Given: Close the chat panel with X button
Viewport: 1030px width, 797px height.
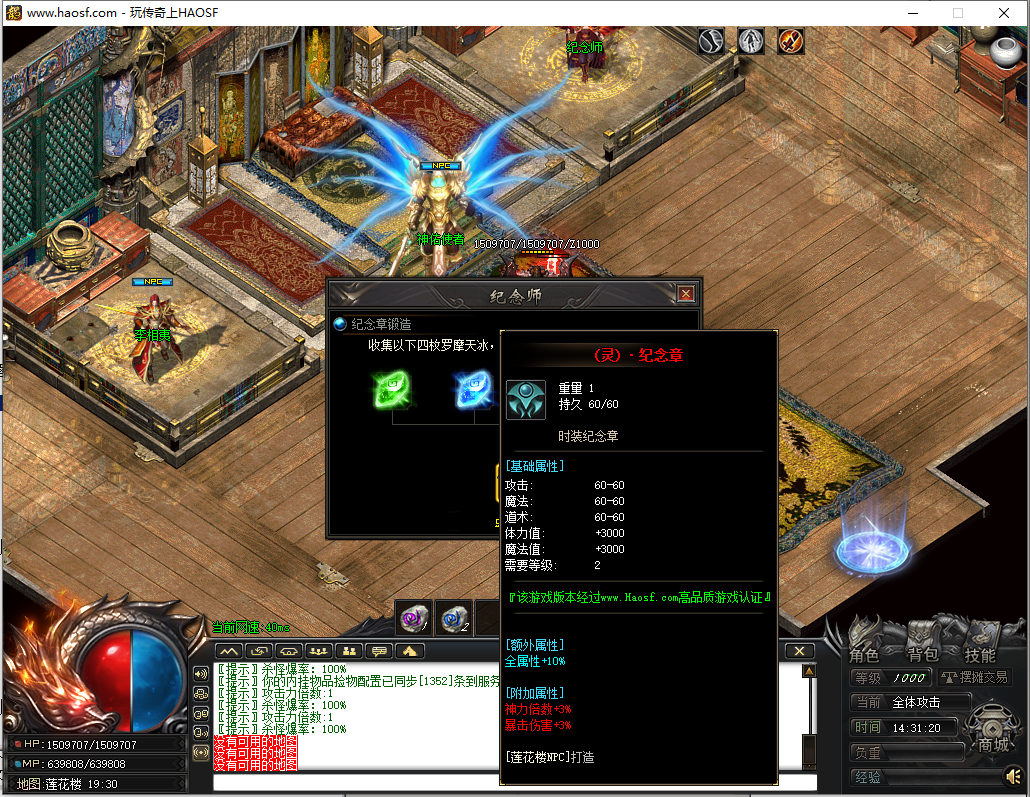Looking at the screenshot, I should pyautogui.click(x=799, y=651).
